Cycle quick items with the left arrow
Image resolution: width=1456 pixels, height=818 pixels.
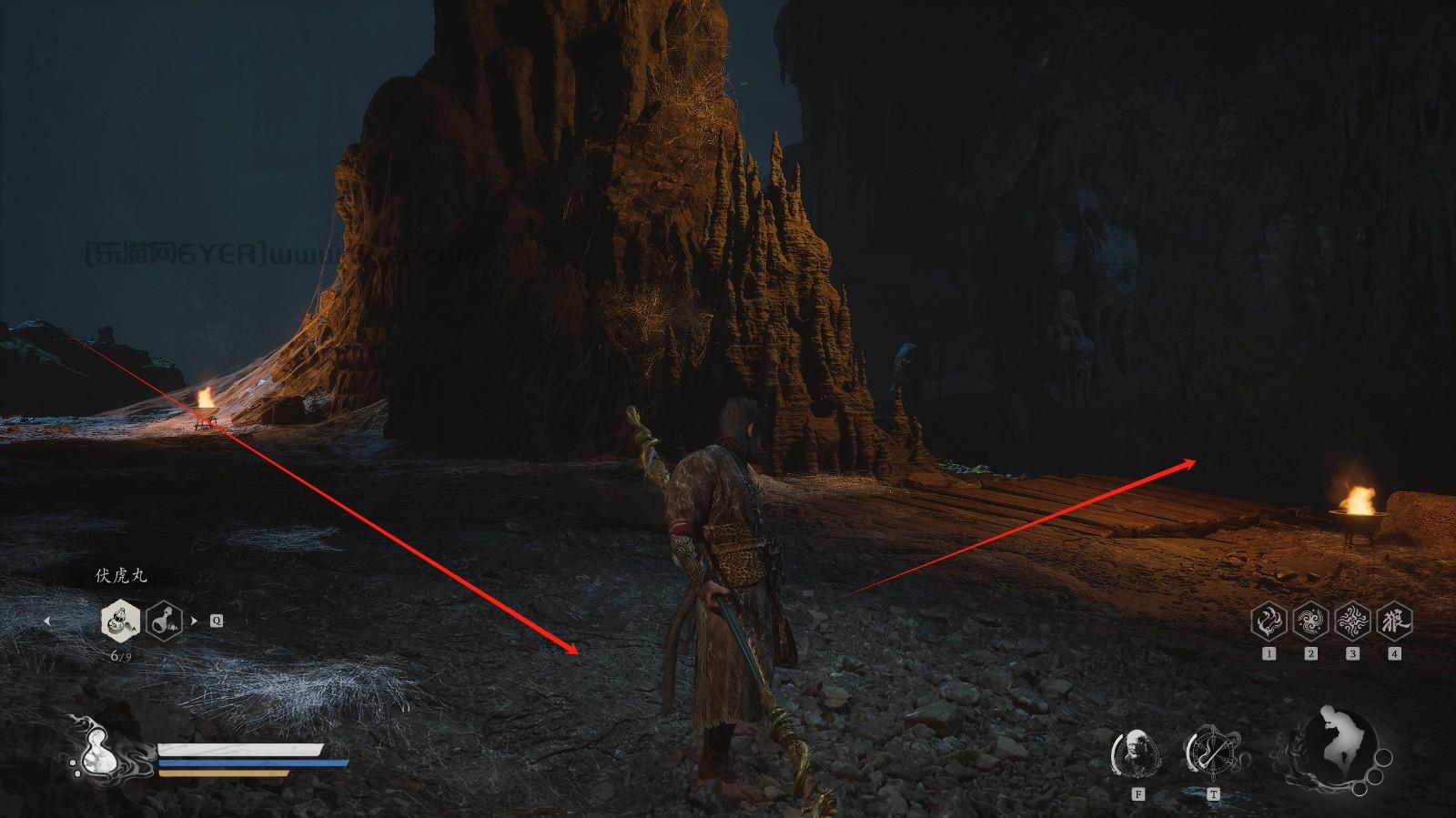point(47,621)
